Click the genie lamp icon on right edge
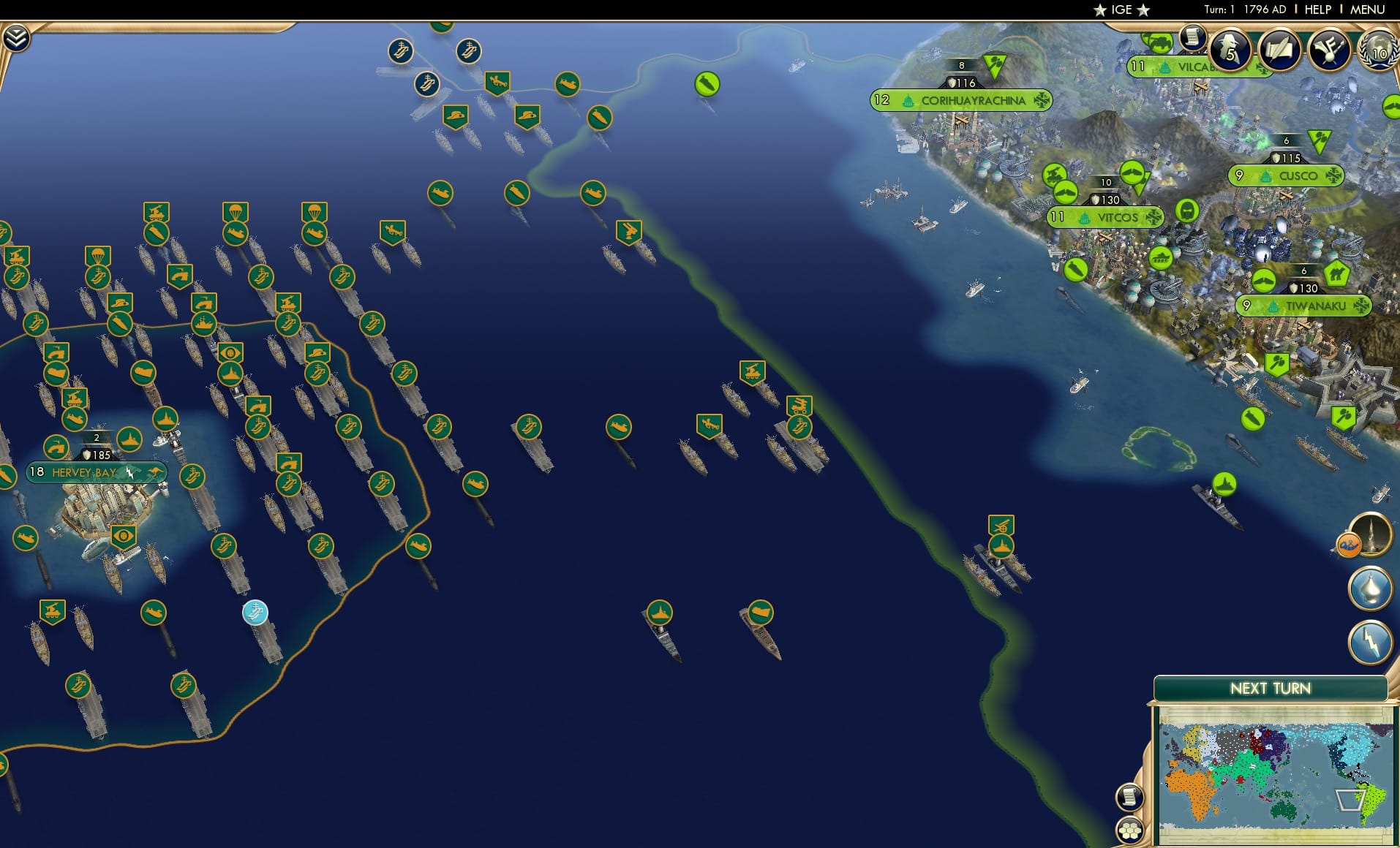Image resolution: width=1400 pixels, height=848 pixels. pyautogui.click(x=1370, y=587)
